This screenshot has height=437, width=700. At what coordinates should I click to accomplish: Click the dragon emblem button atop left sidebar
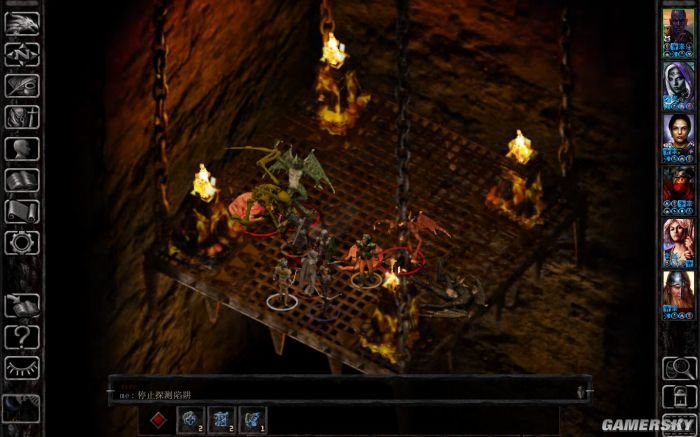tap(20, 22)
